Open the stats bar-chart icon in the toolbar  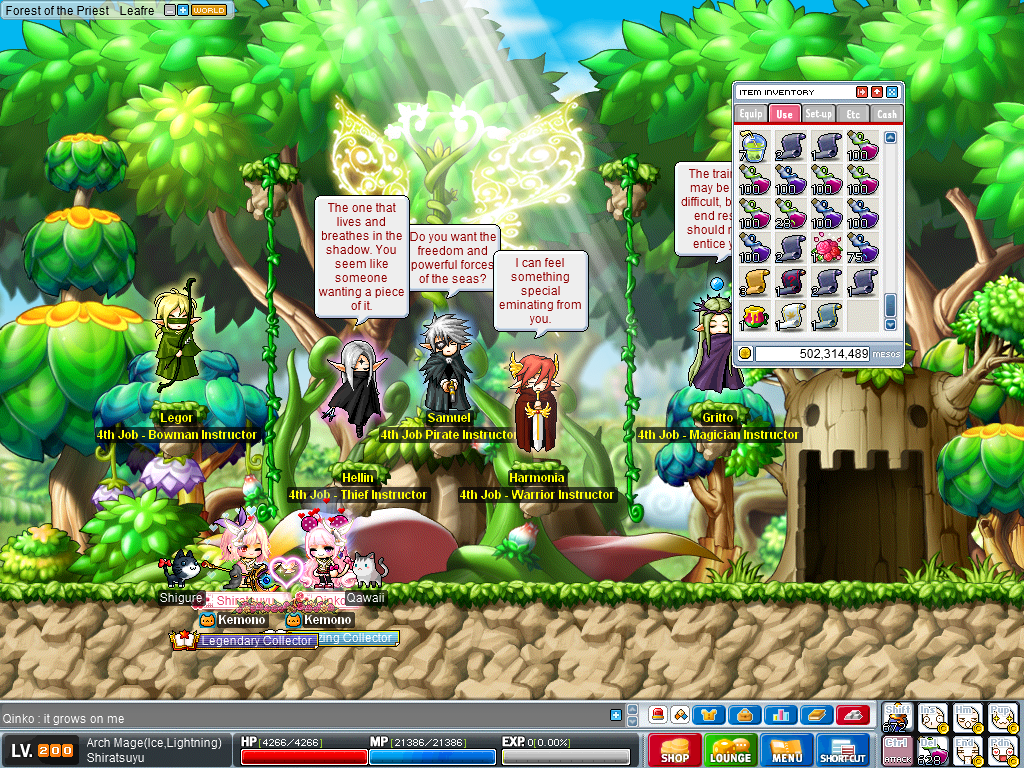tap(779, 714)
